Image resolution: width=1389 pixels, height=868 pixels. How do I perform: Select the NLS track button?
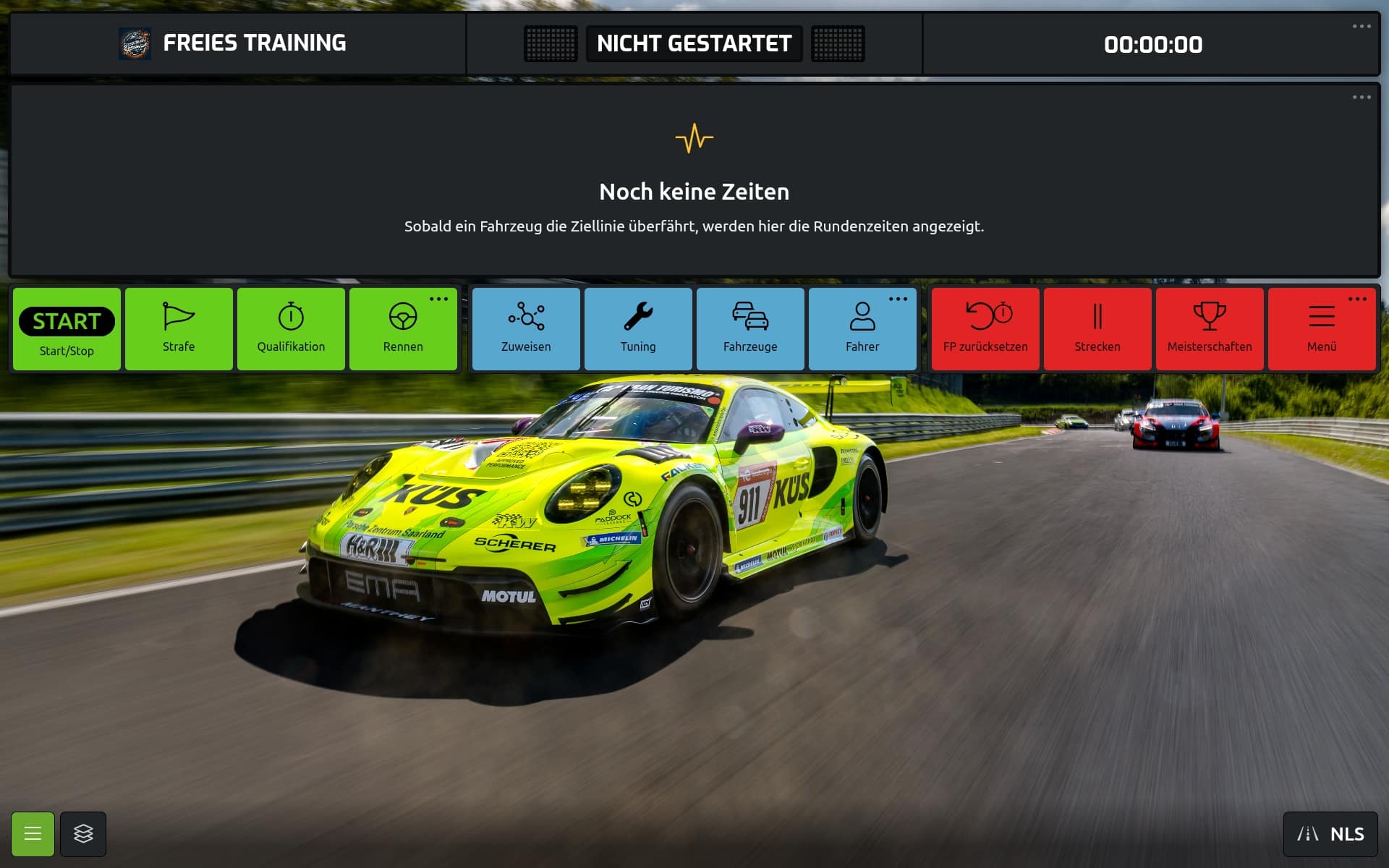[1330, 834]
